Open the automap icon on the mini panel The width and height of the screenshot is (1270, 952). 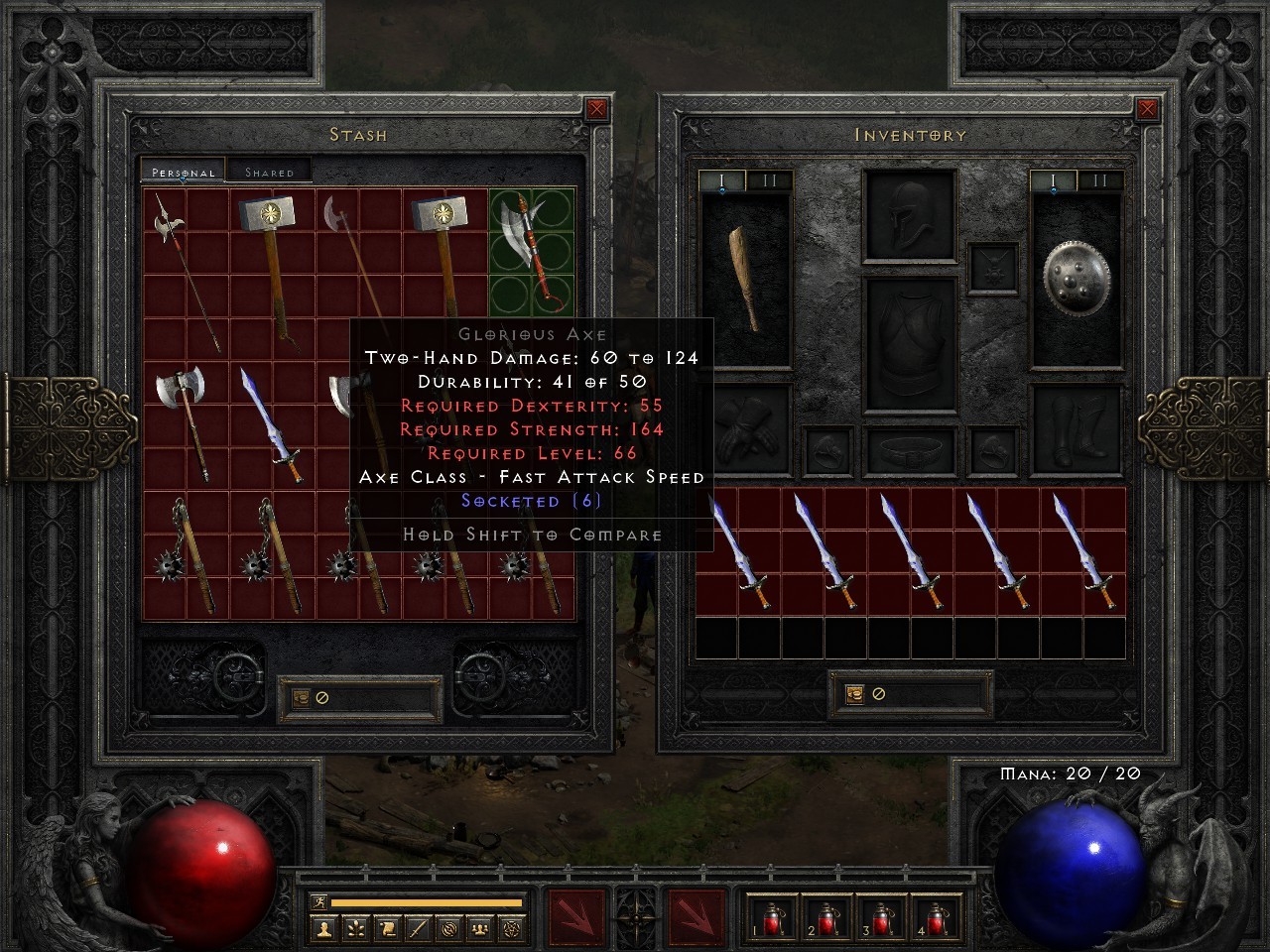[449, 930]
